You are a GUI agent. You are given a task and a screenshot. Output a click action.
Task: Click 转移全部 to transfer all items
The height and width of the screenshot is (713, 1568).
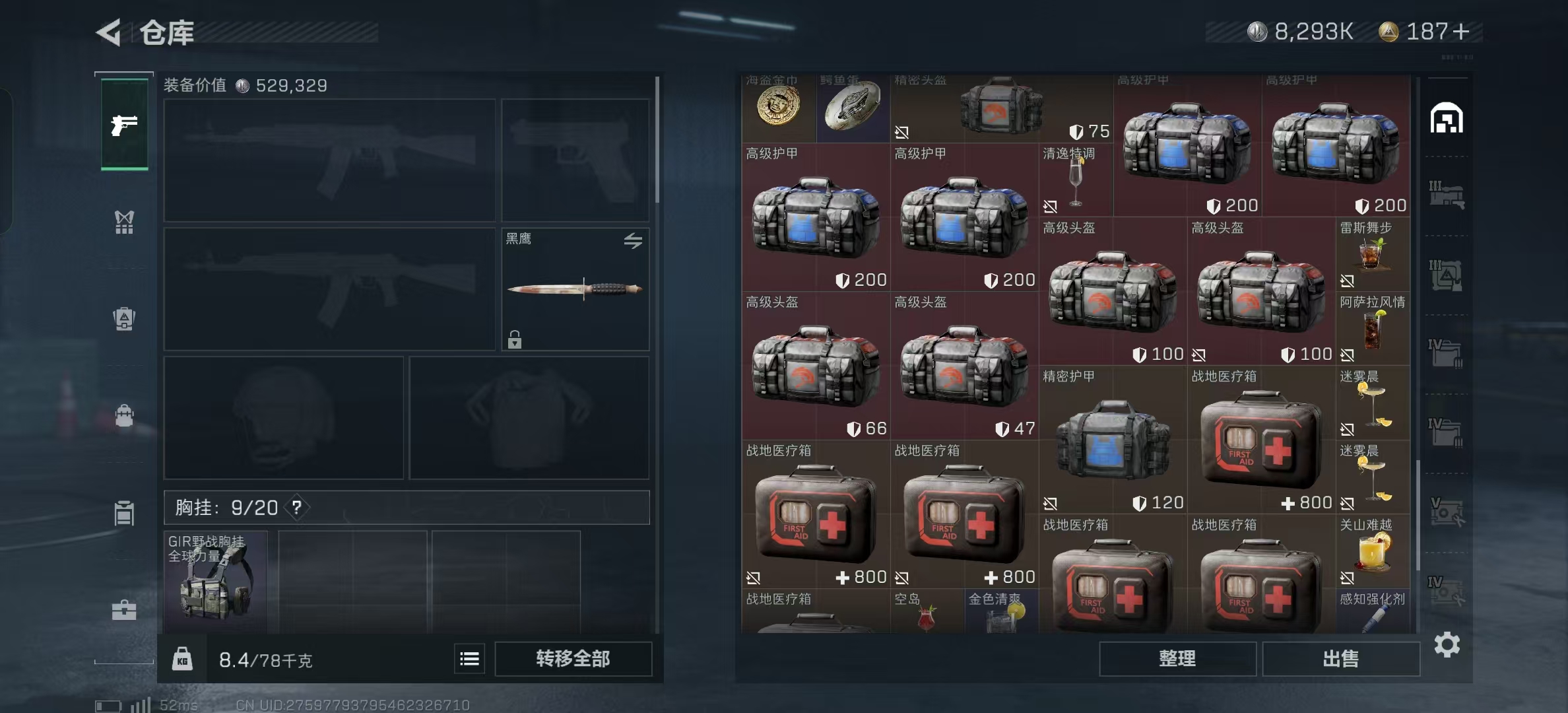click(573, 659)
